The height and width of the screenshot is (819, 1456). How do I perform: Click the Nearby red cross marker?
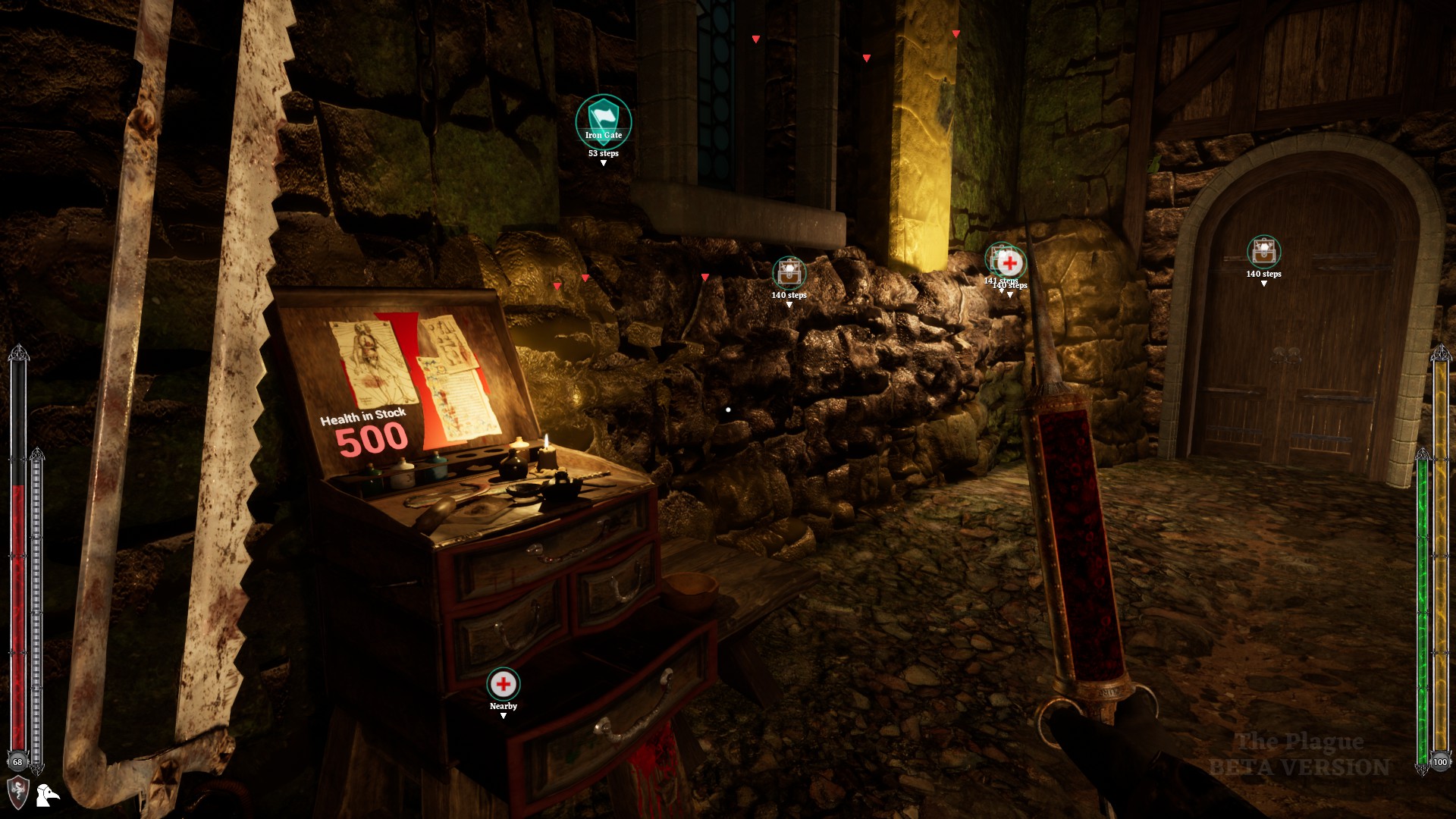tap(504, 685)
